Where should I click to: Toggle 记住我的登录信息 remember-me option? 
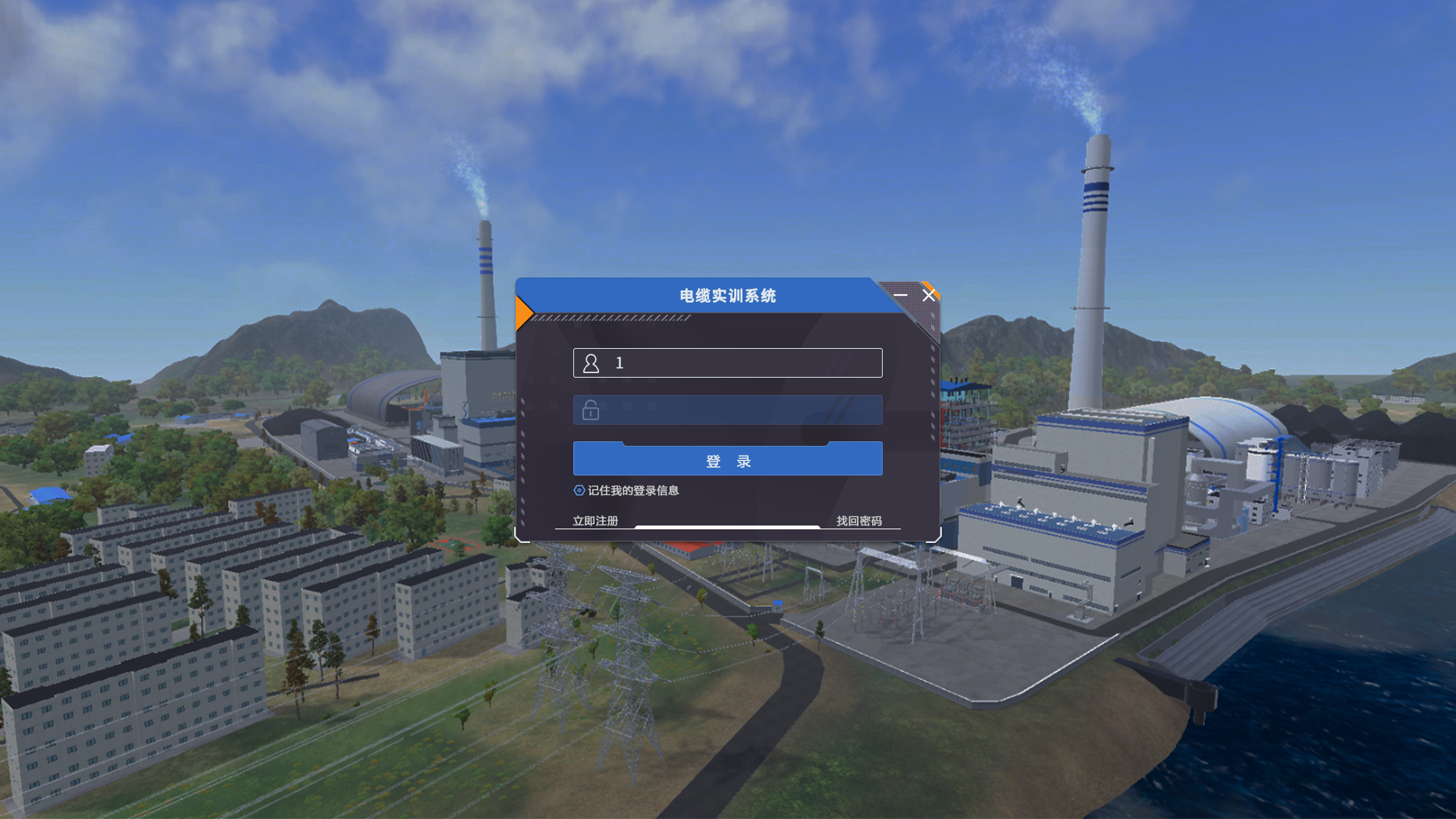(580, 491)
